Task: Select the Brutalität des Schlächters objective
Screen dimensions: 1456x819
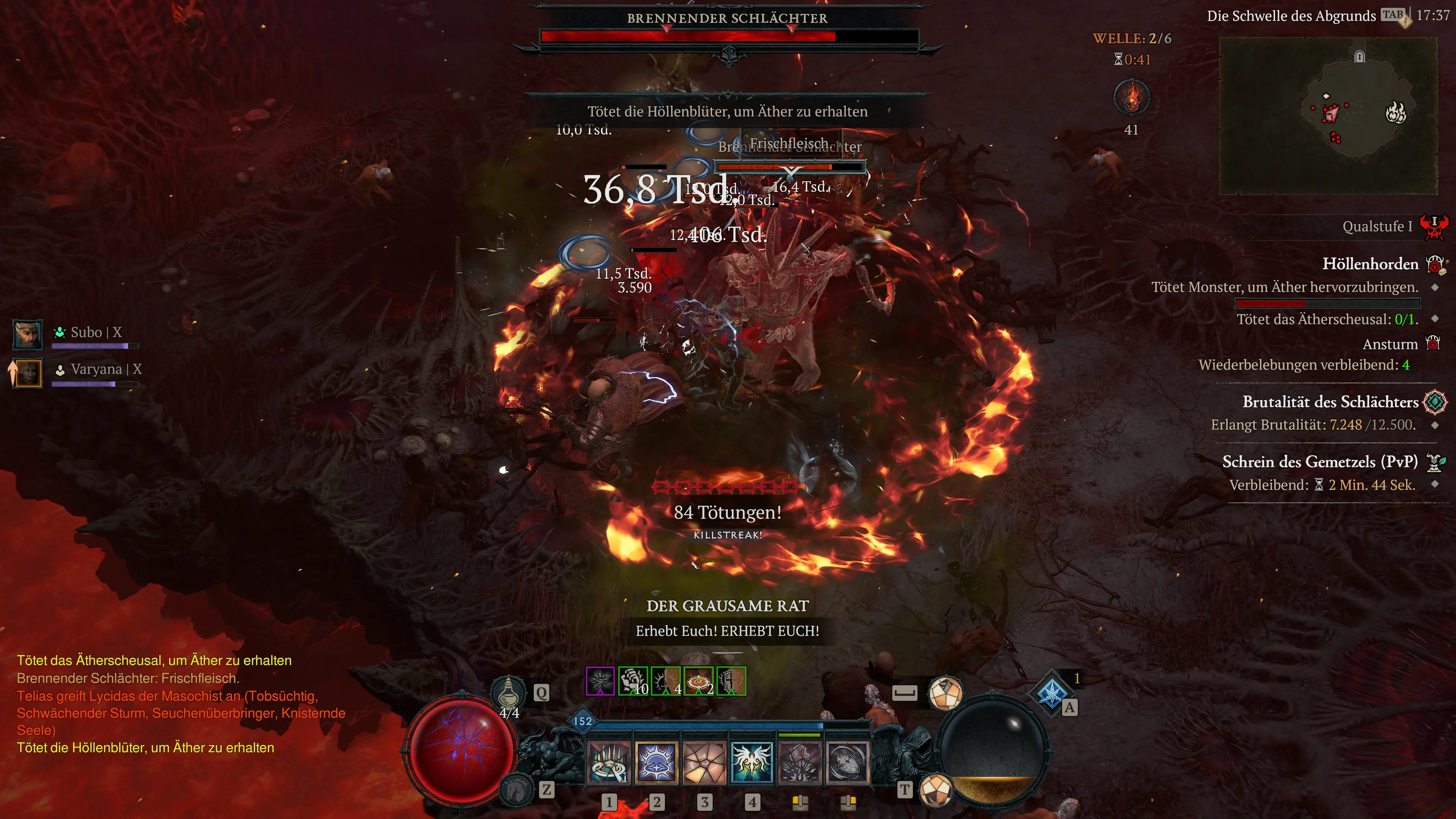Action: (1330, 402)
